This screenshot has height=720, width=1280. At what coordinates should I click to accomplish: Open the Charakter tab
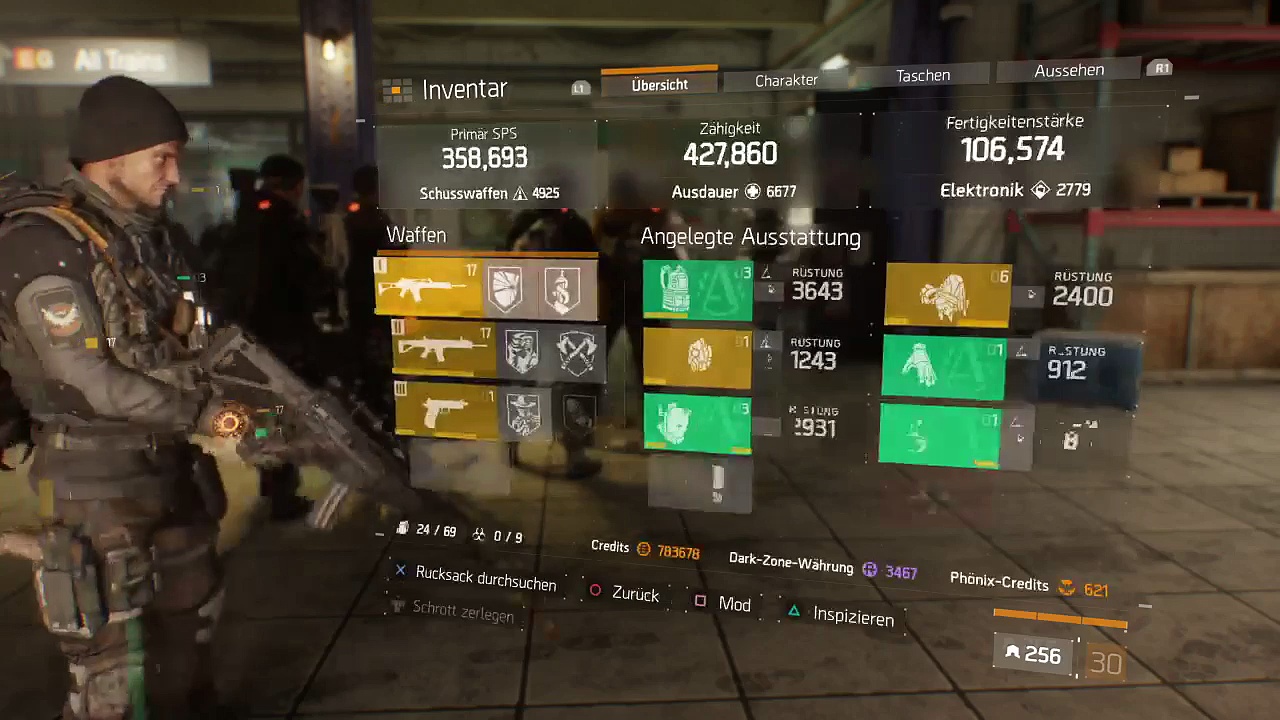coord(786,80)
